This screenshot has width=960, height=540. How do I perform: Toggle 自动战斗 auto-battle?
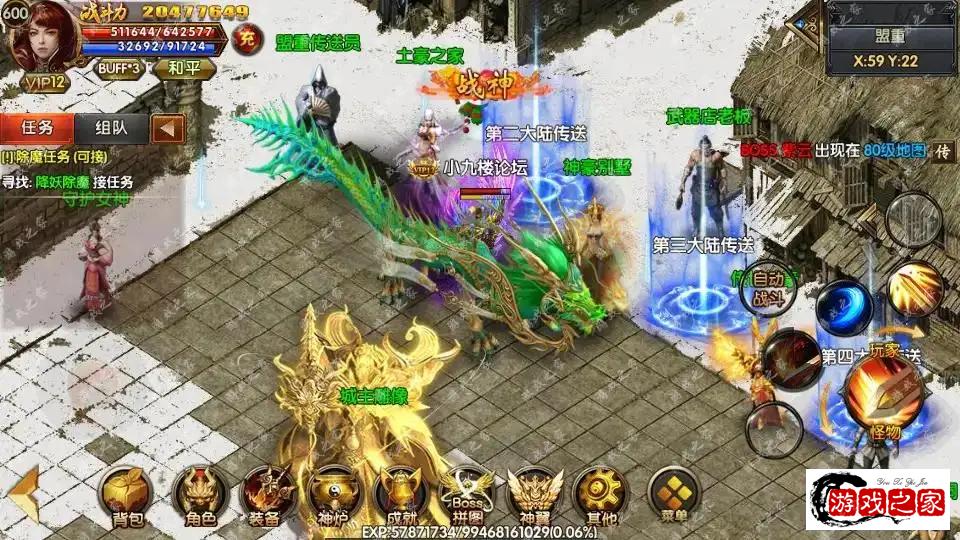(770, 287)
